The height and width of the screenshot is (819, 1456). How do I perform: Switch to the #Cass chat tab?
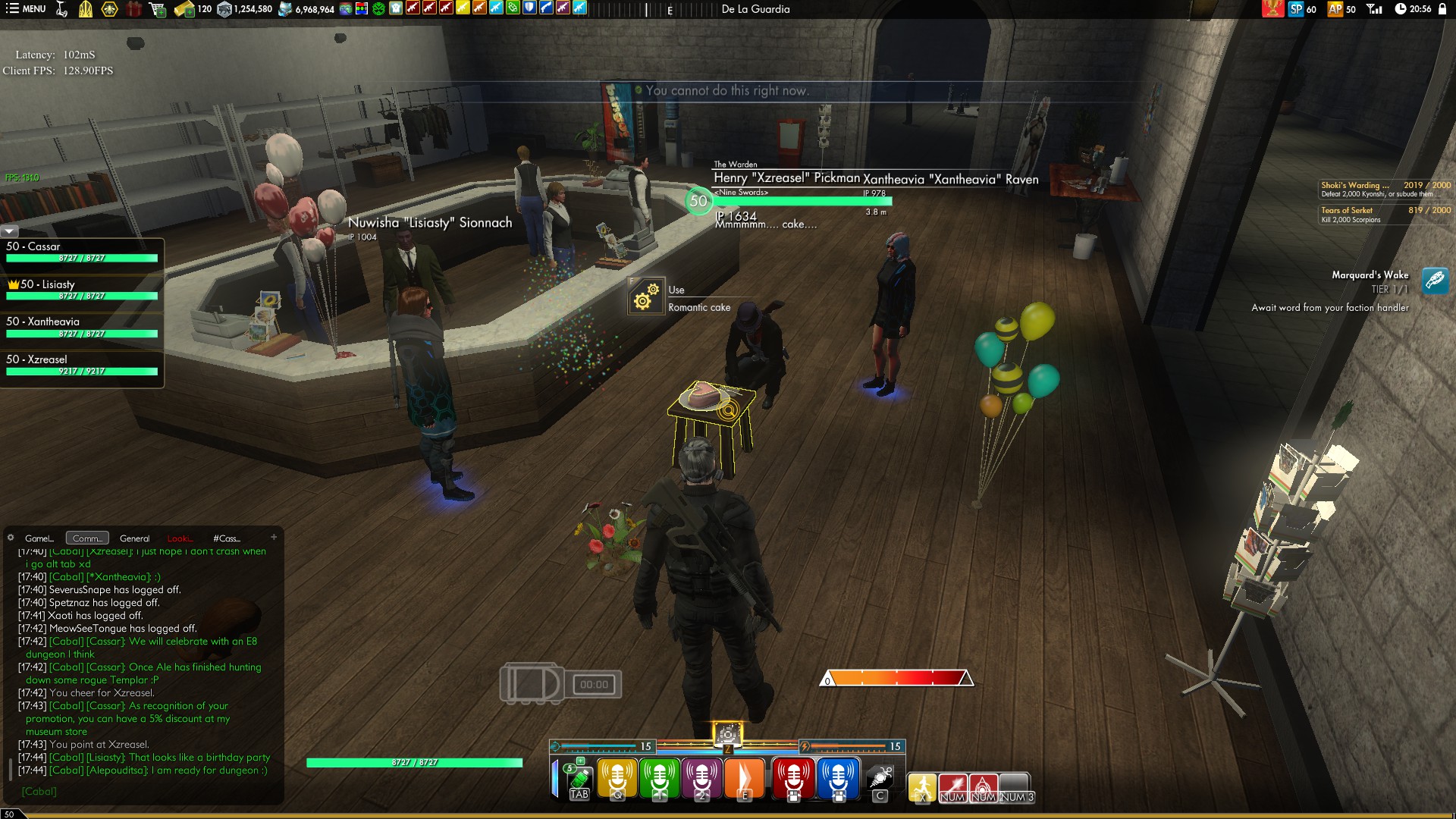226,538
